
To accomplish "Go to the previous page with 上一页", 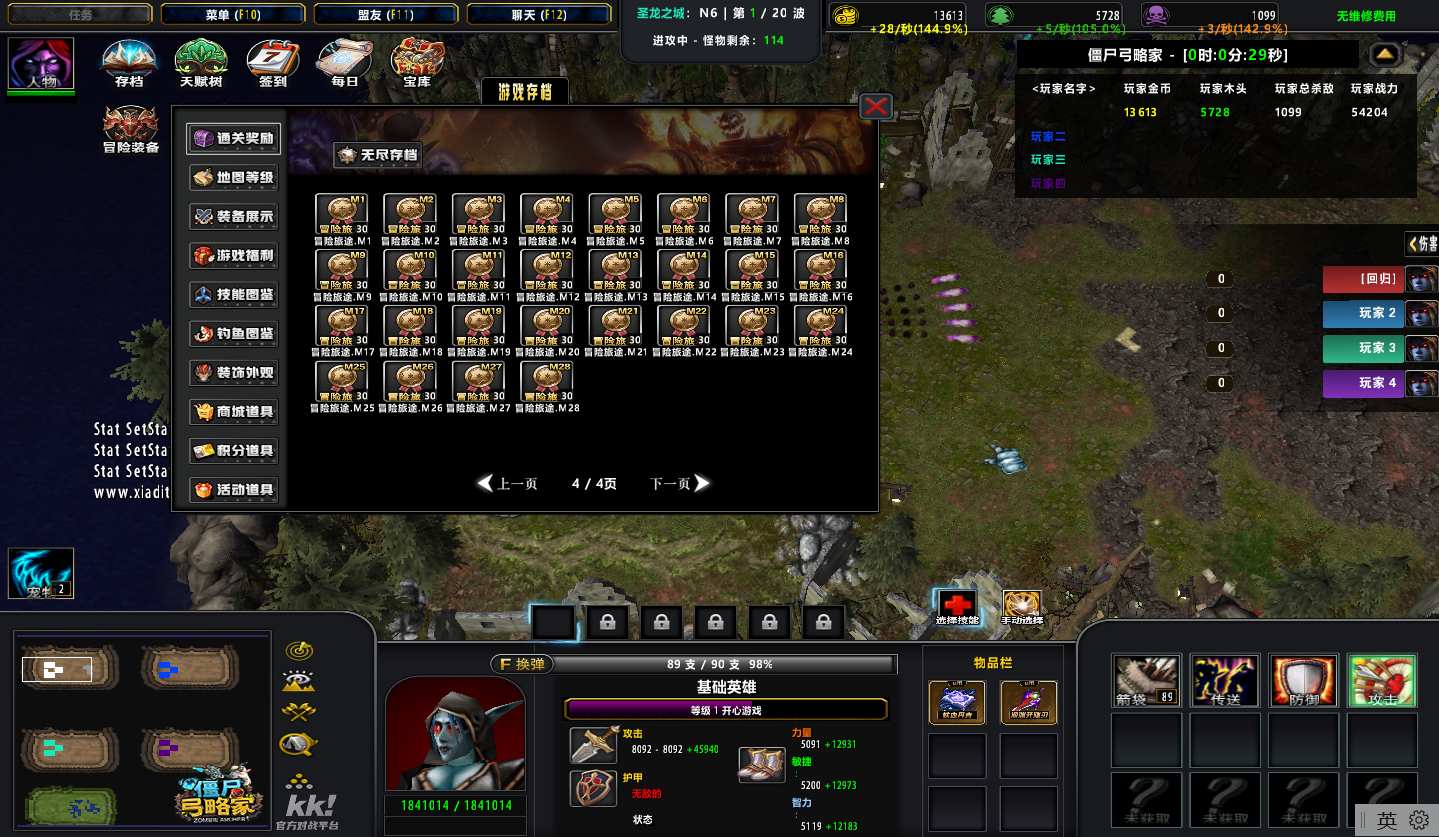I will point(508,484).
